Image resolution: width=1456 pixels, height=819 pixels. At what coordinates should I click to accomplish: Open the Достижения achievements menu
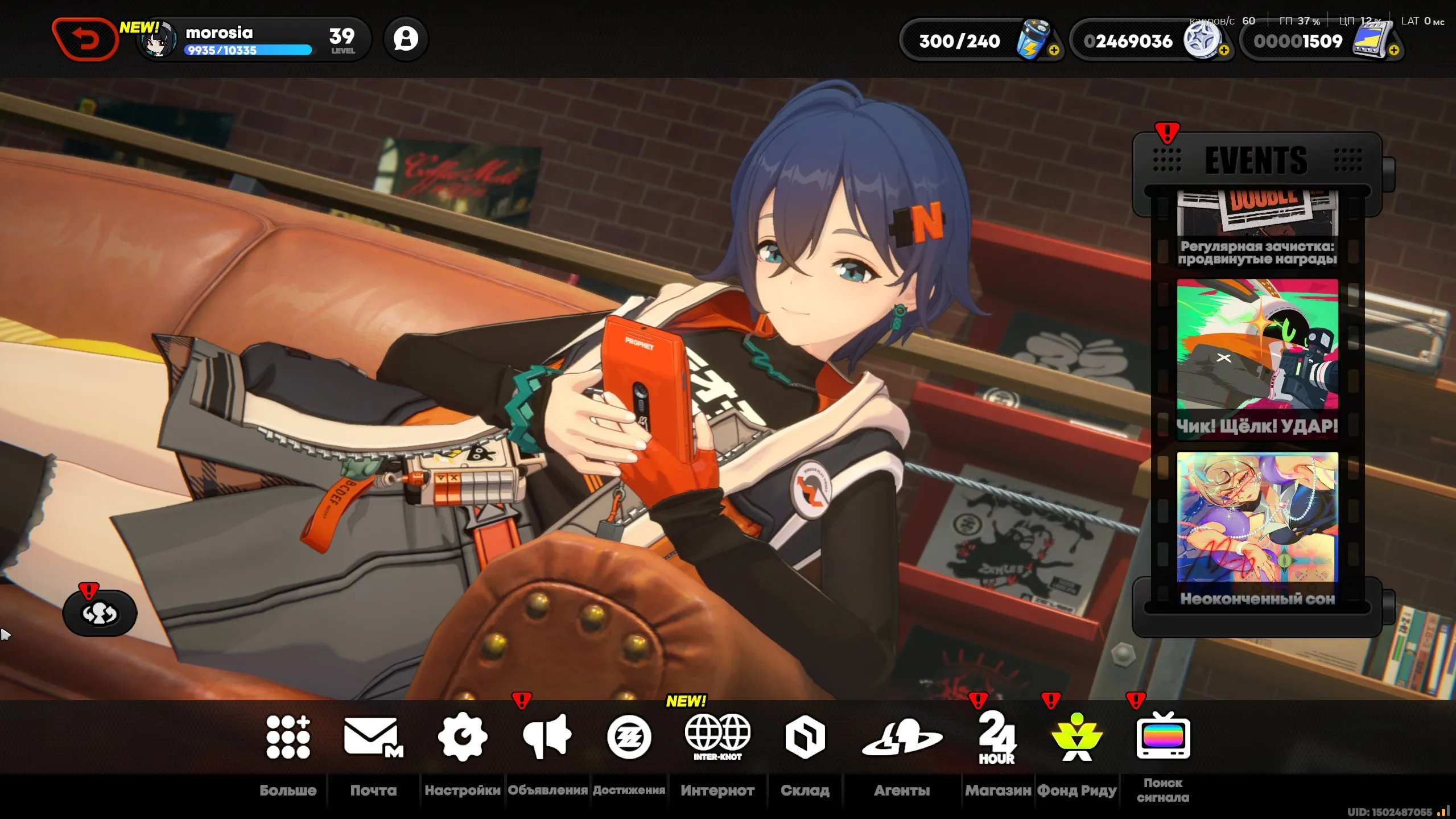point(629,738)
